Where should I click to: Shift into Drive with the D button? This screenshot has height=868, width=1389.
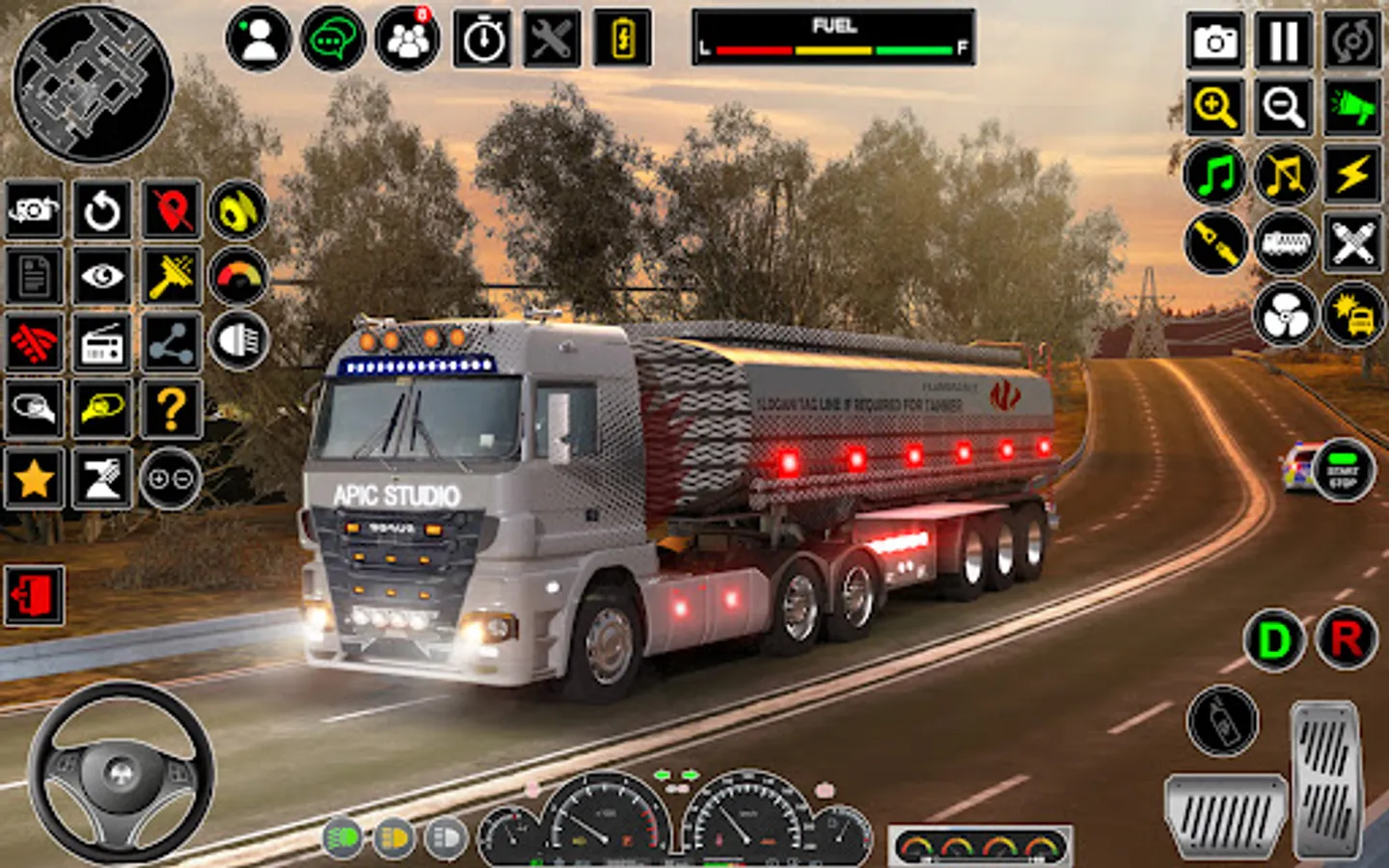coord(1274,639)
